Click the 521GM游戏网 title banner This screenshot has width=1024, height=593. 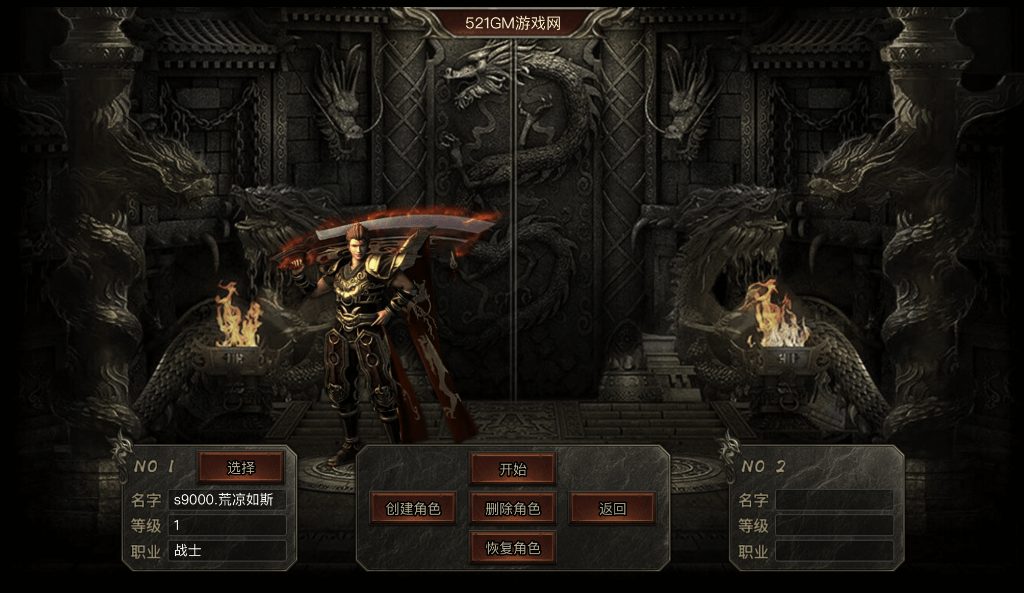point(511,22)
